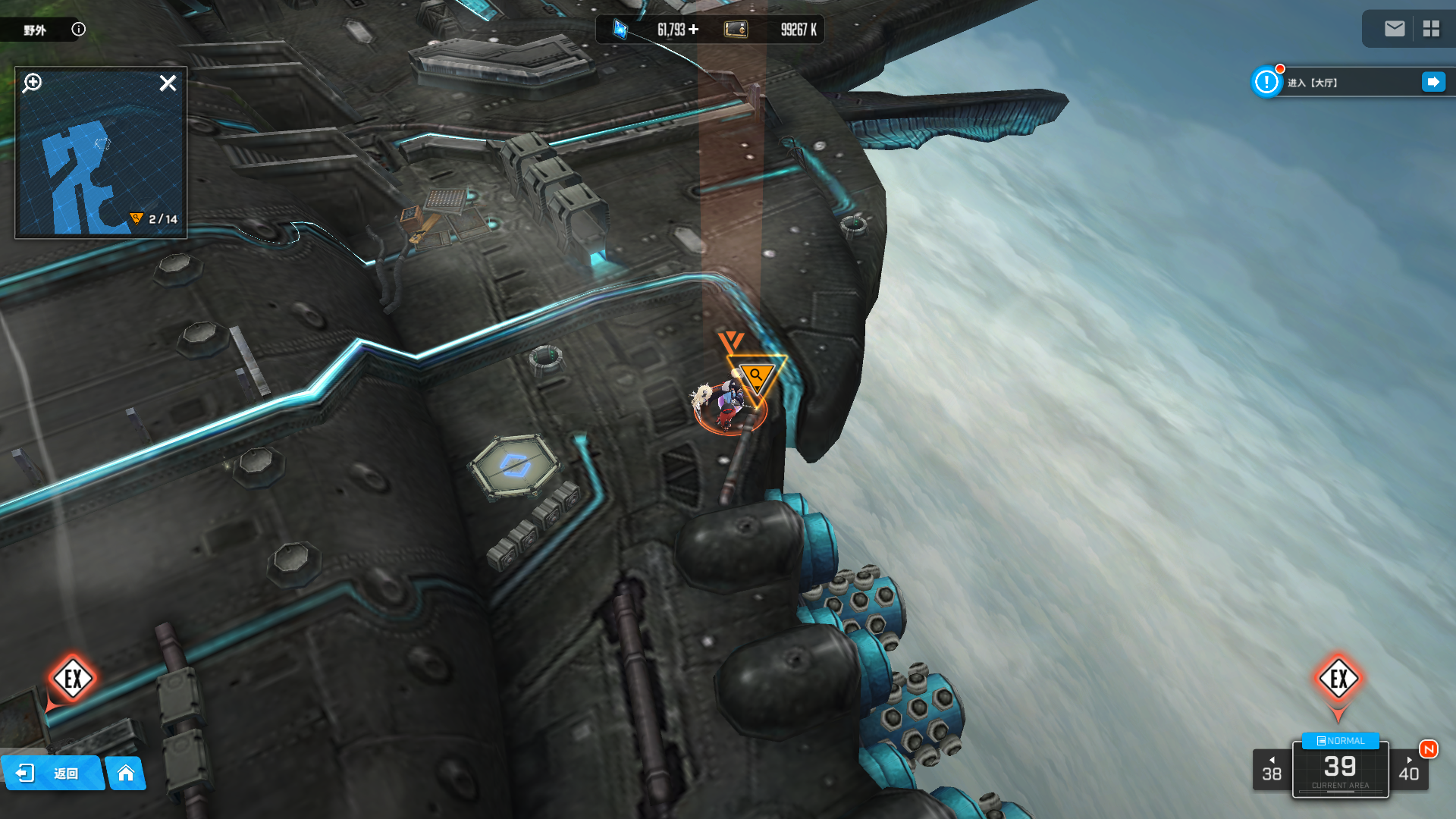Zoom in on the minimap
Image resolution: width=1456 pixels, height=819 pixels.
click(33, 83)
